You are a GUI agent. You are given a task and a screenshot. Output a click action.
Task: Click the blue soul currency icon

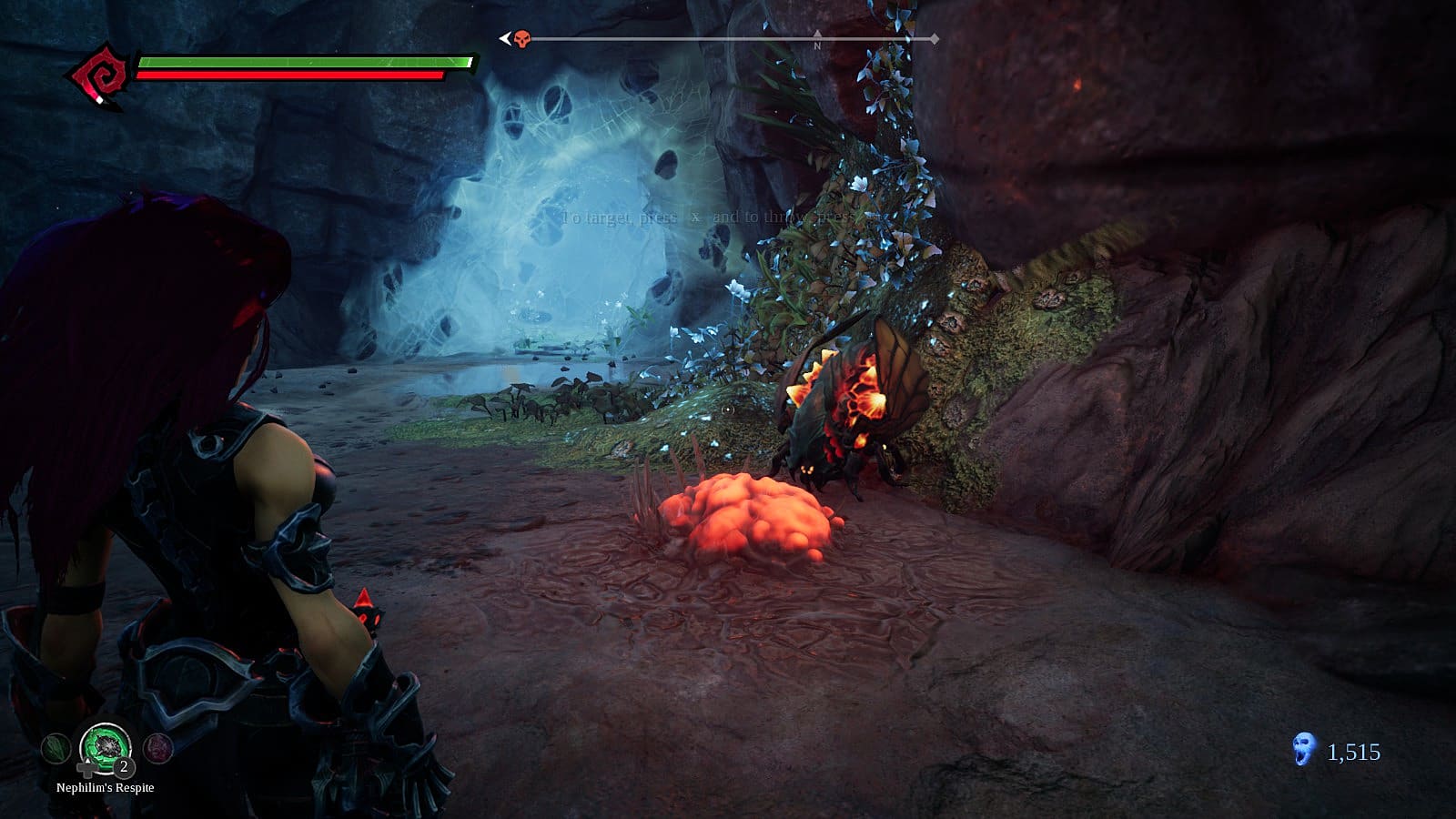[1304, 750]
